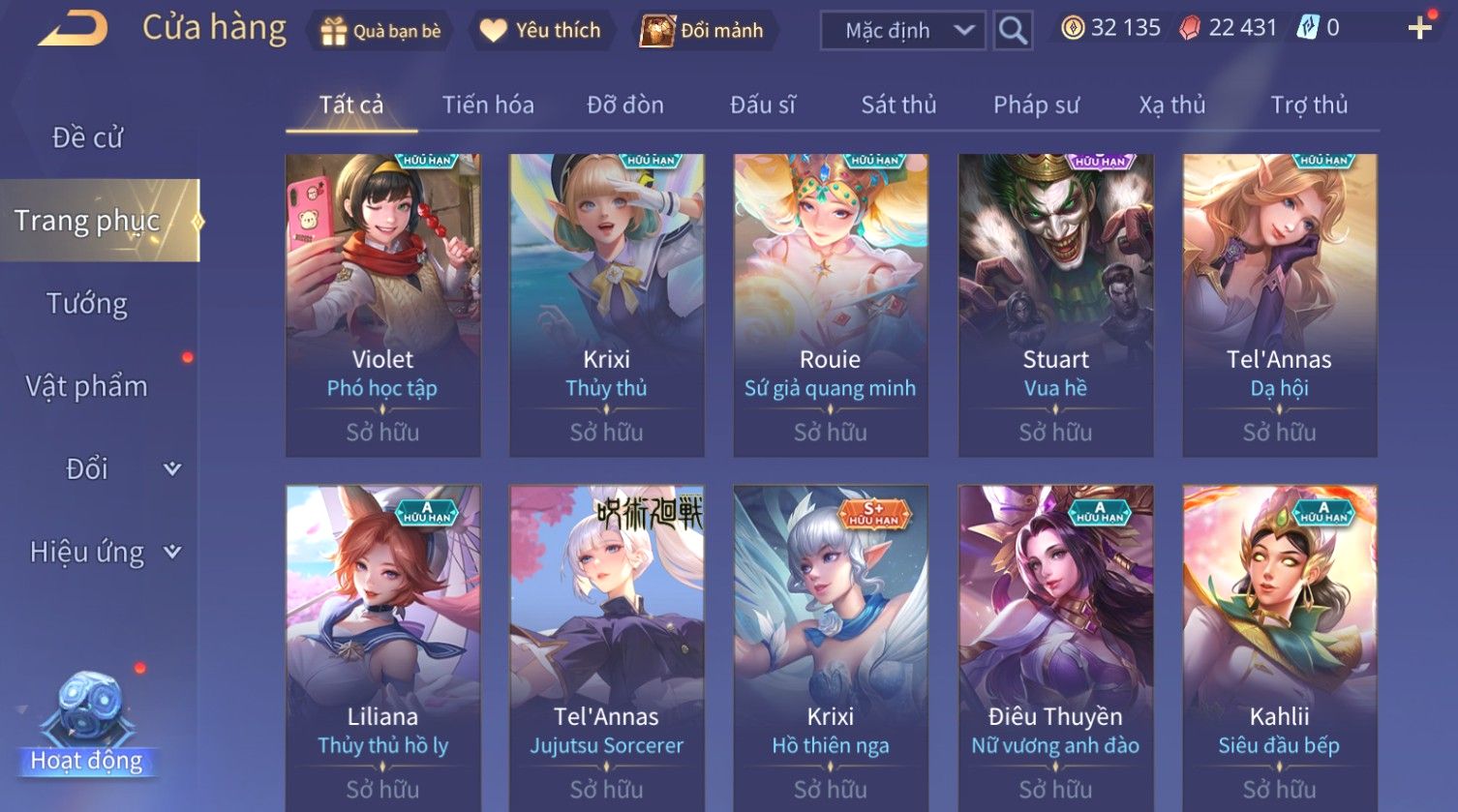Viewport: 1458px width, 812px height.
Task: Open the Tướng heroes section
Action: 87,304
